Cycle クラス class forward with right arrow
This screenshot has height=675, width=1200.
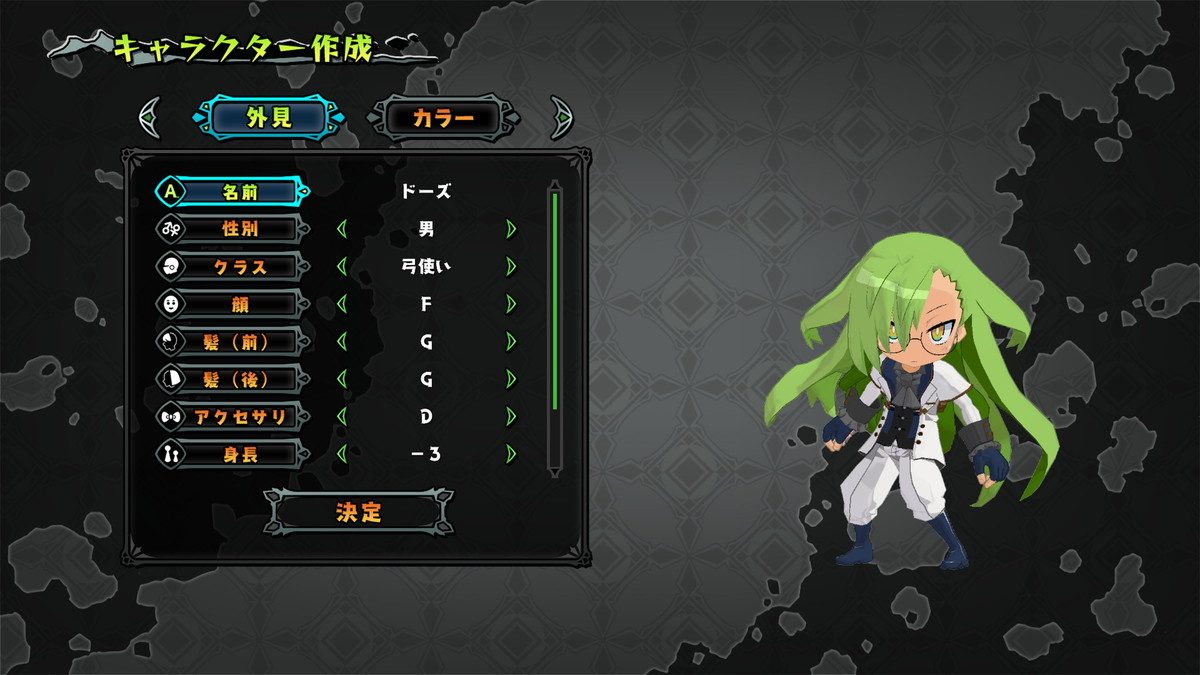click(512, 266)
